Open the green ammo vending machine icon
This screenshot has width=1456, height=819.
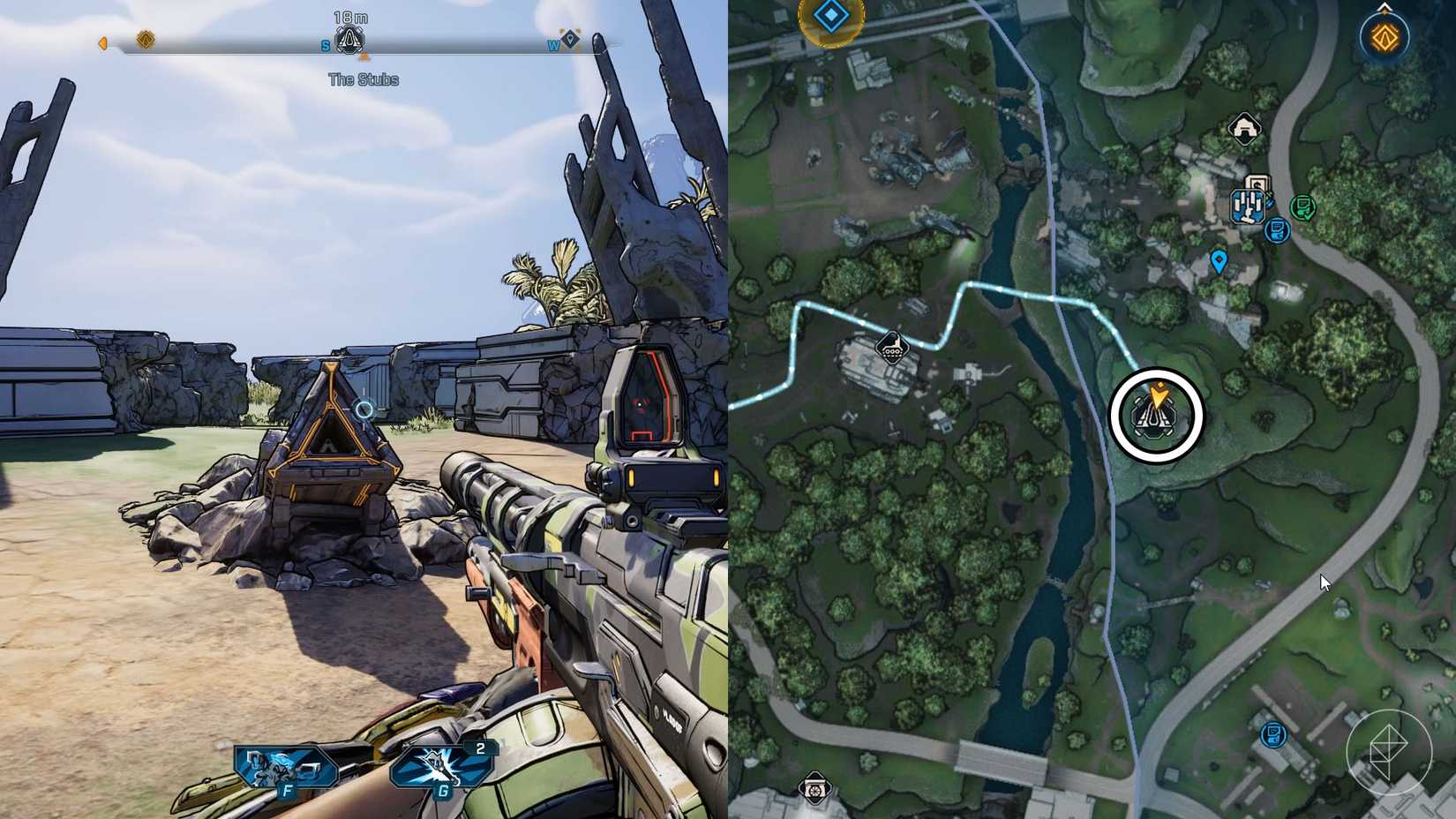point(1302,207)
